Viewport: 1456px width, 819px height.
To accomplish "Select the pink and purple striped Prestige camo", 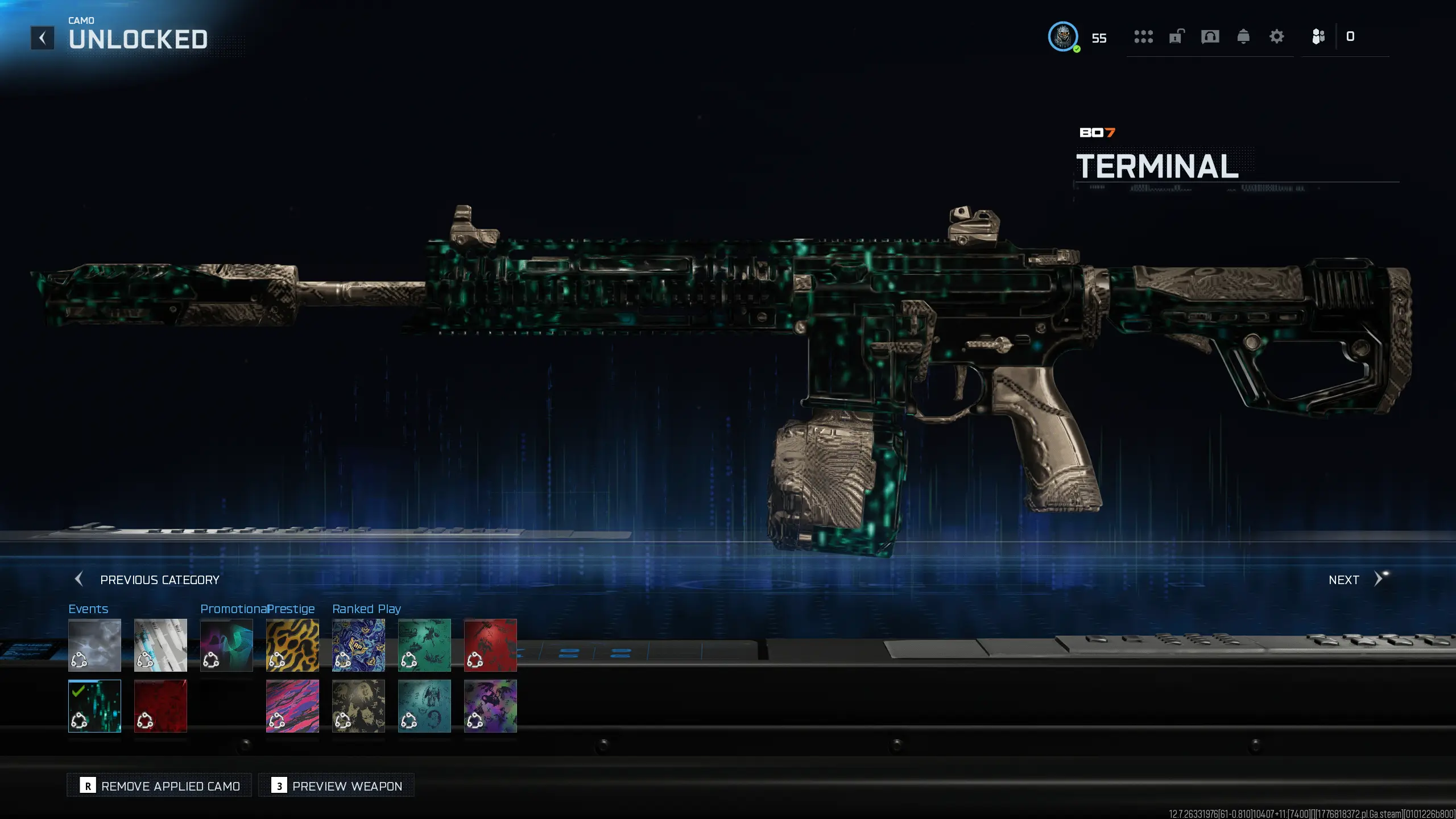I will coord(292,706).
